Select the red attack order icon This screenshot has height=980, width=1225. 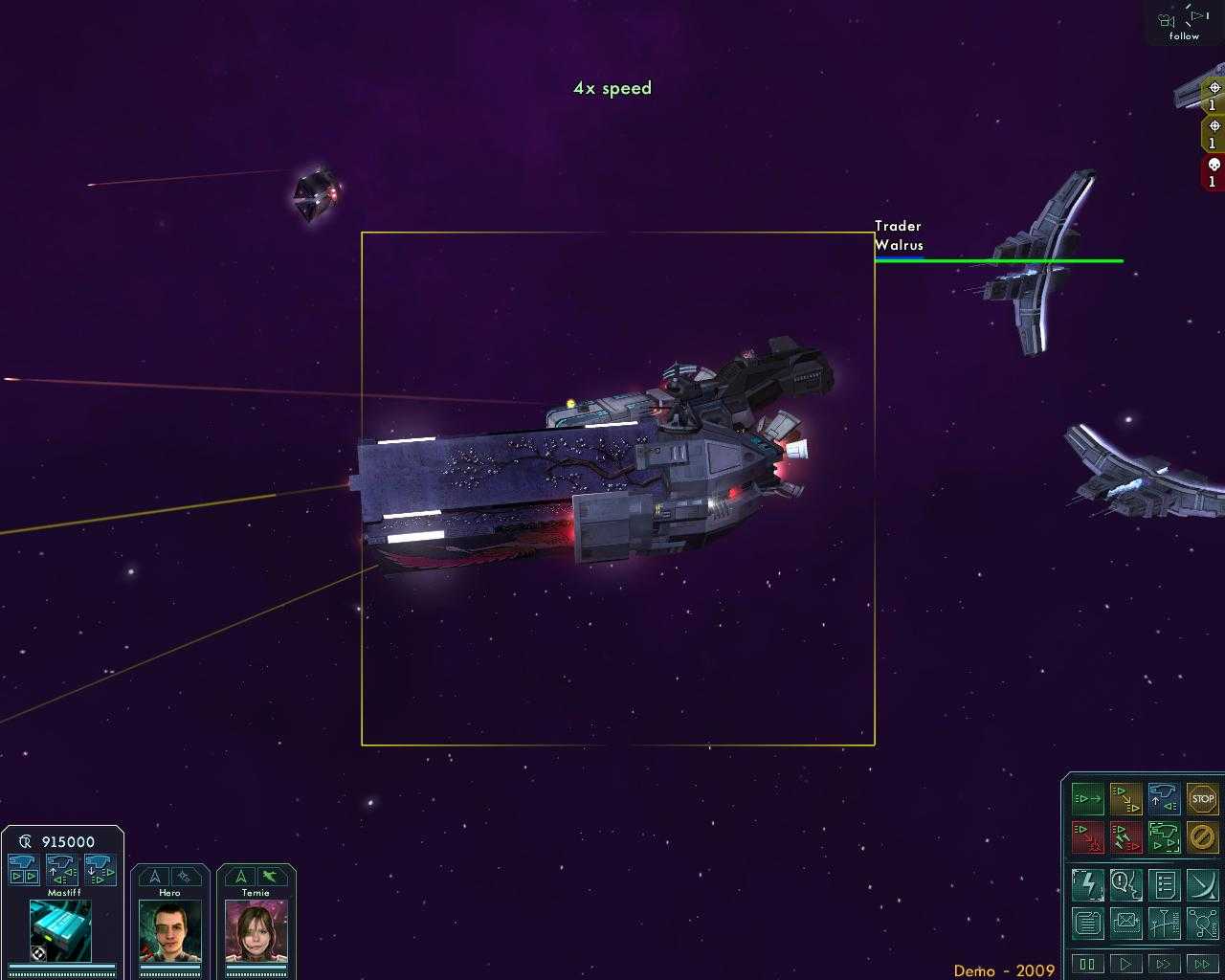click(x=1088, y=837)
